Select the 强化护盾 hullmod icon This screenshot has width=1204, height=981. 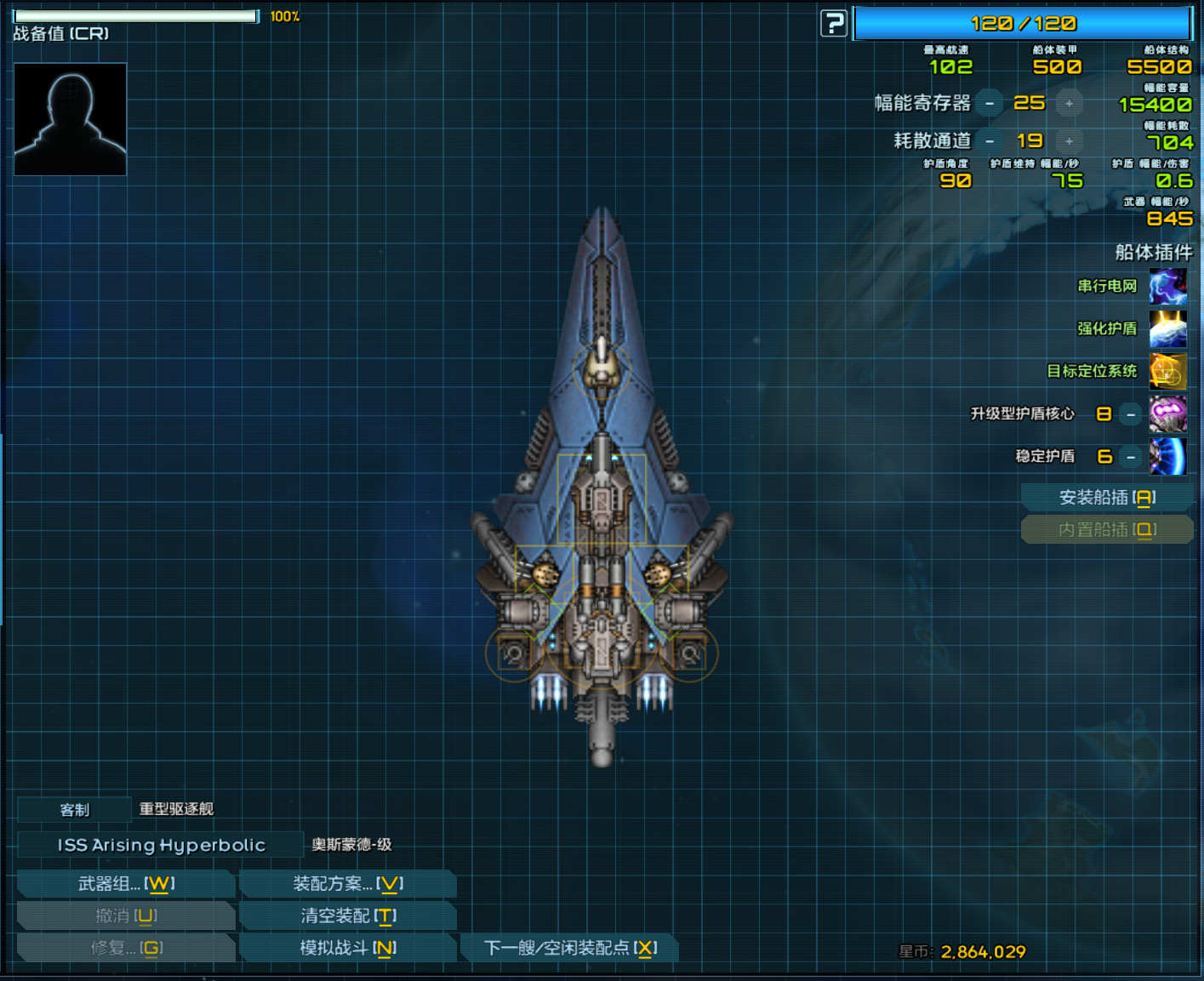(x=1167, y=329)
